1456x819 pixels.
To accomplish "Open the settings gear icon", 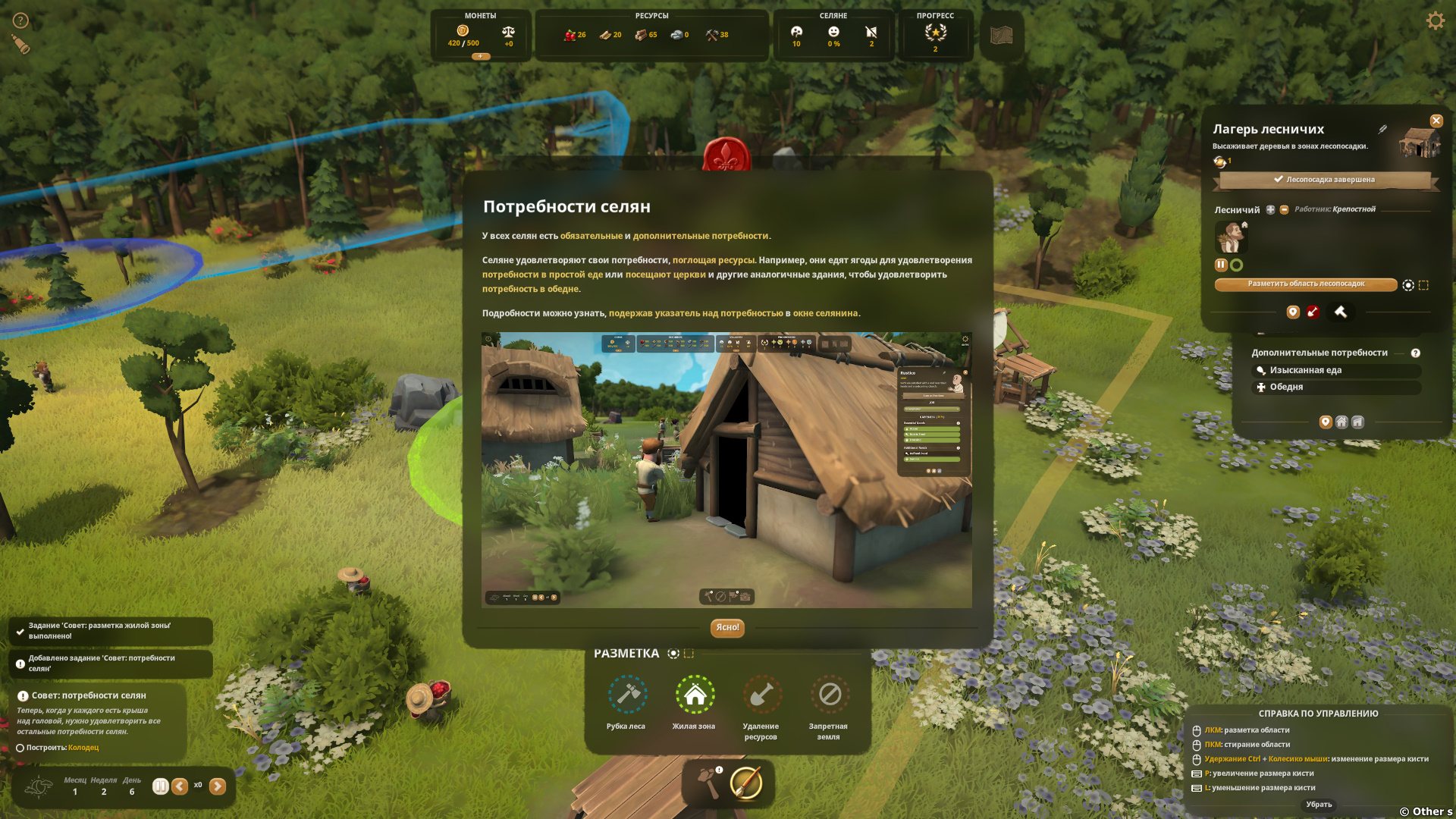I will click(1435, 20).
